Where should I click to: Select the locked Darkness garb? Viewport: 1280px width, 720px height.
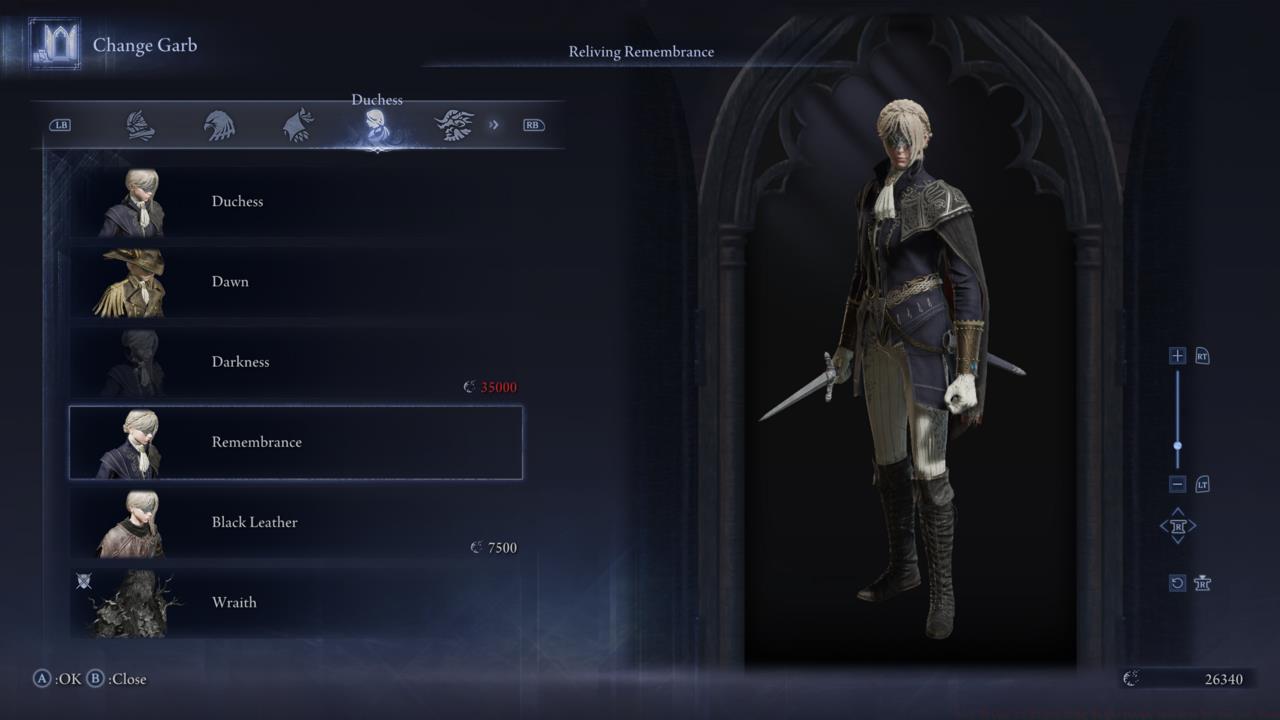tap(295, 362)
